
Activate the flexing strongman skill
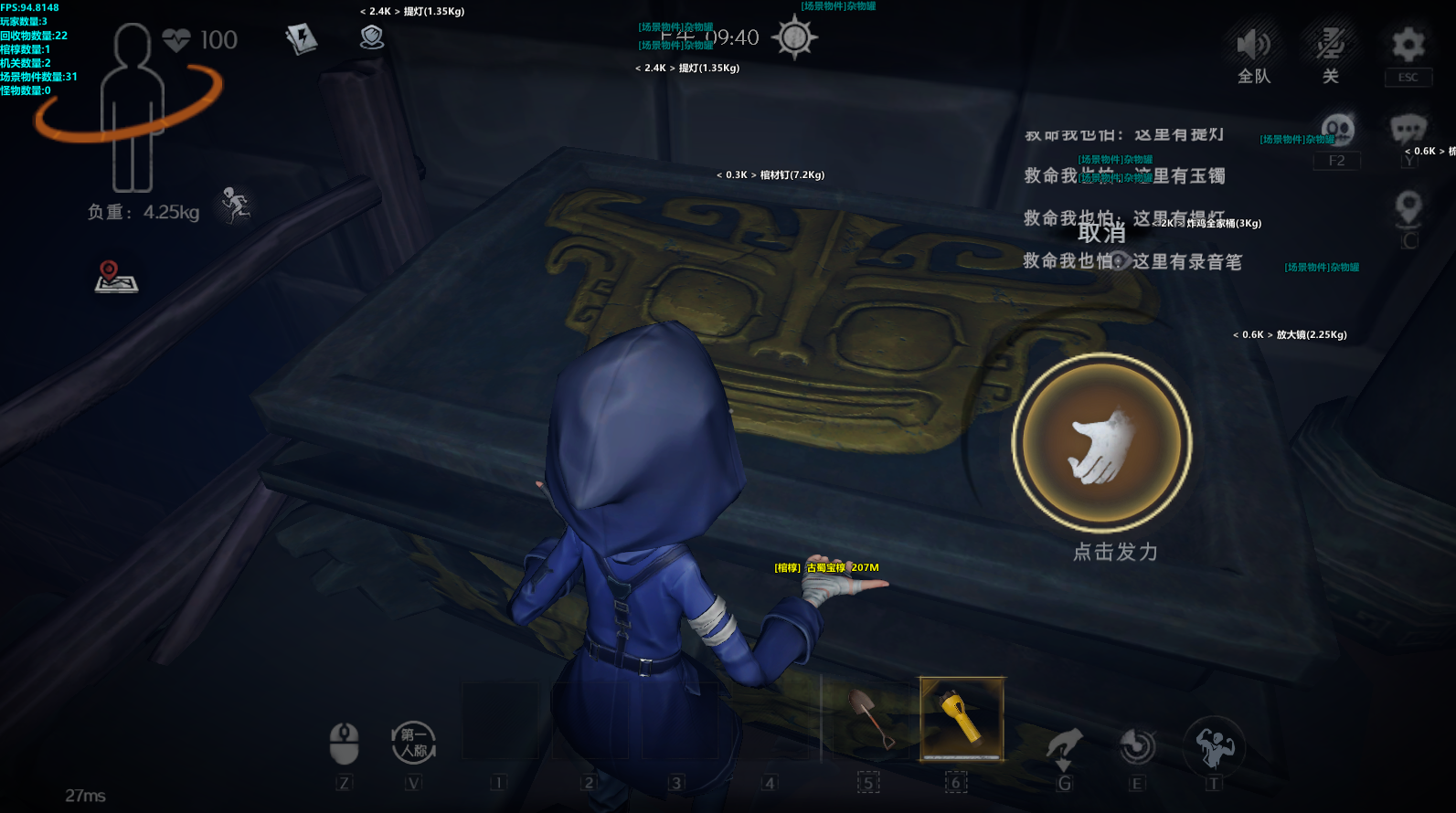tap(1214, 746)
